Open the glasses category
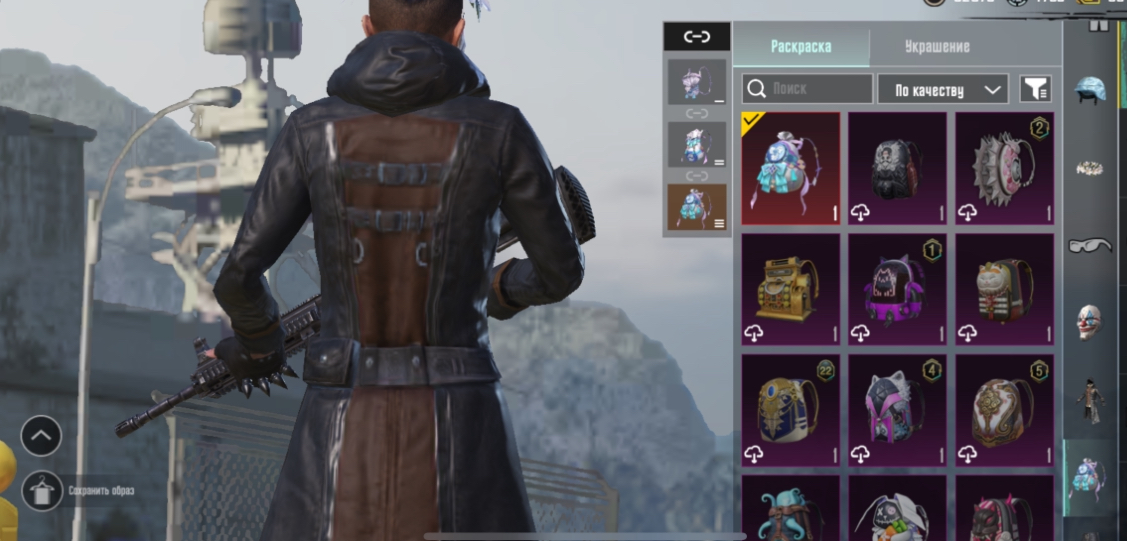This screenshot has height=541, width=1127. click(1089, 245)
